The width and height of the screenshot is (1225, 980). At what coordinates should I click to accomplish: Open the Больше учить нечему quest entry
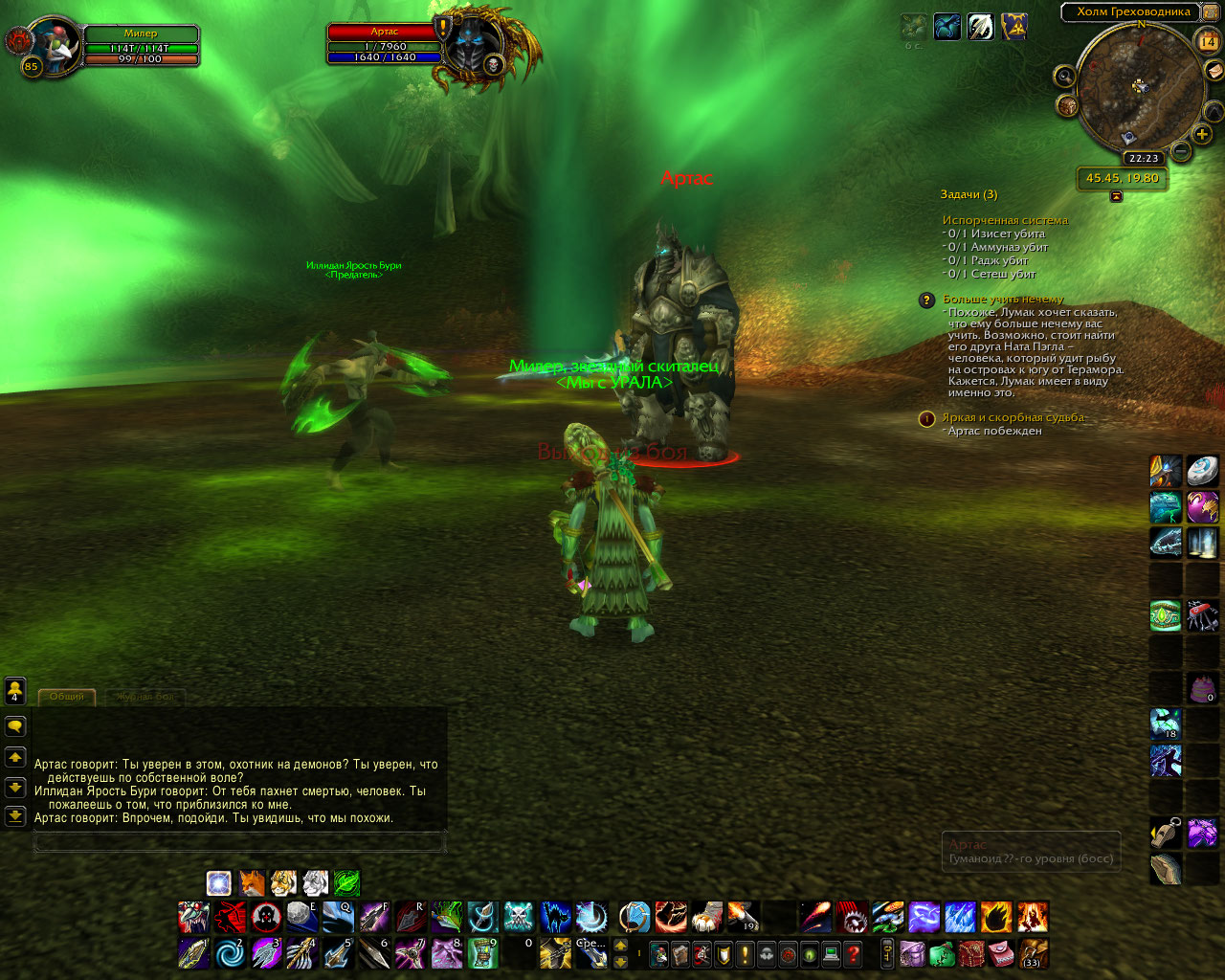click(x=1003, y=300)
